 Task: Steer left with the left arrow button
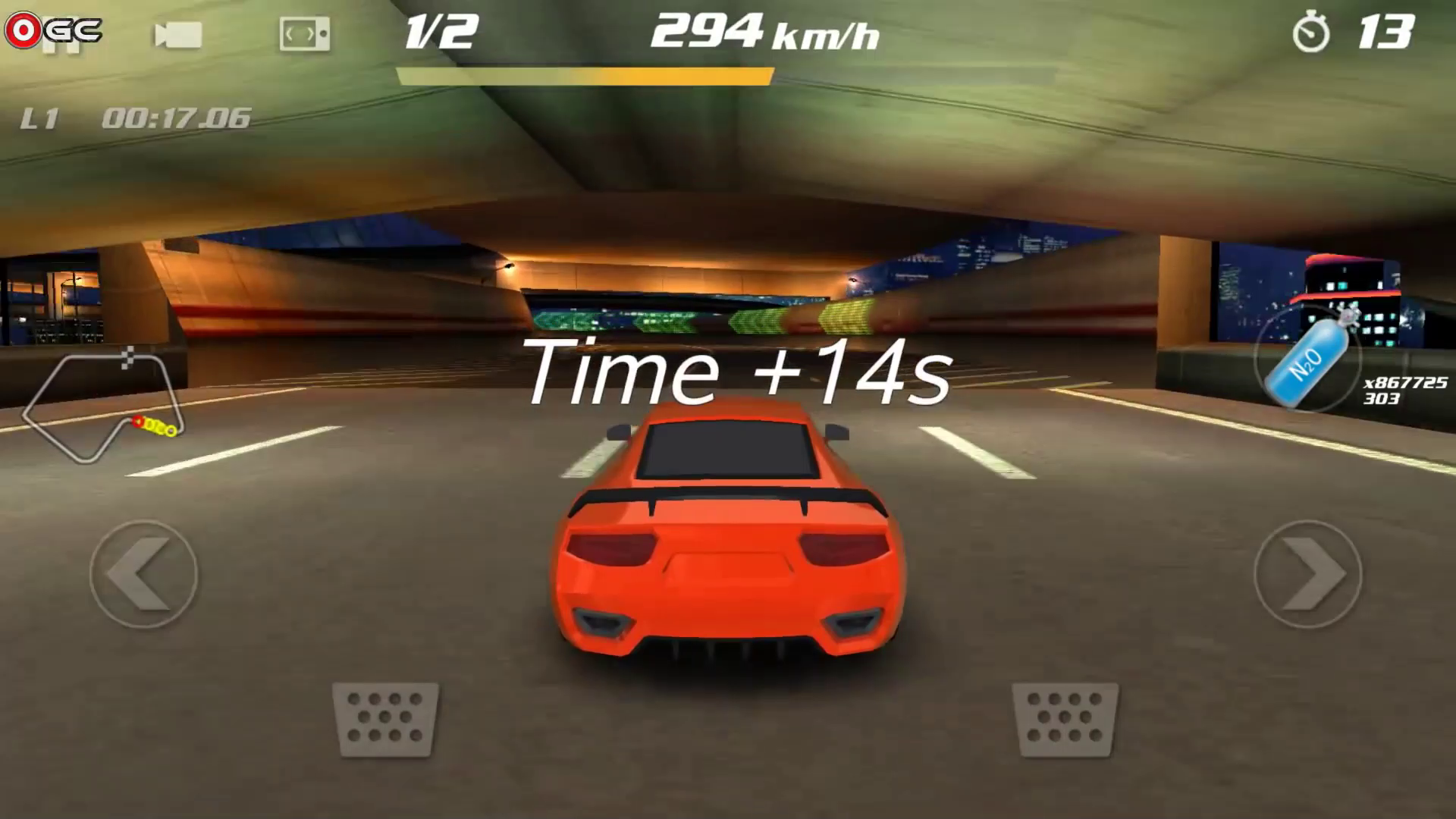143,574
